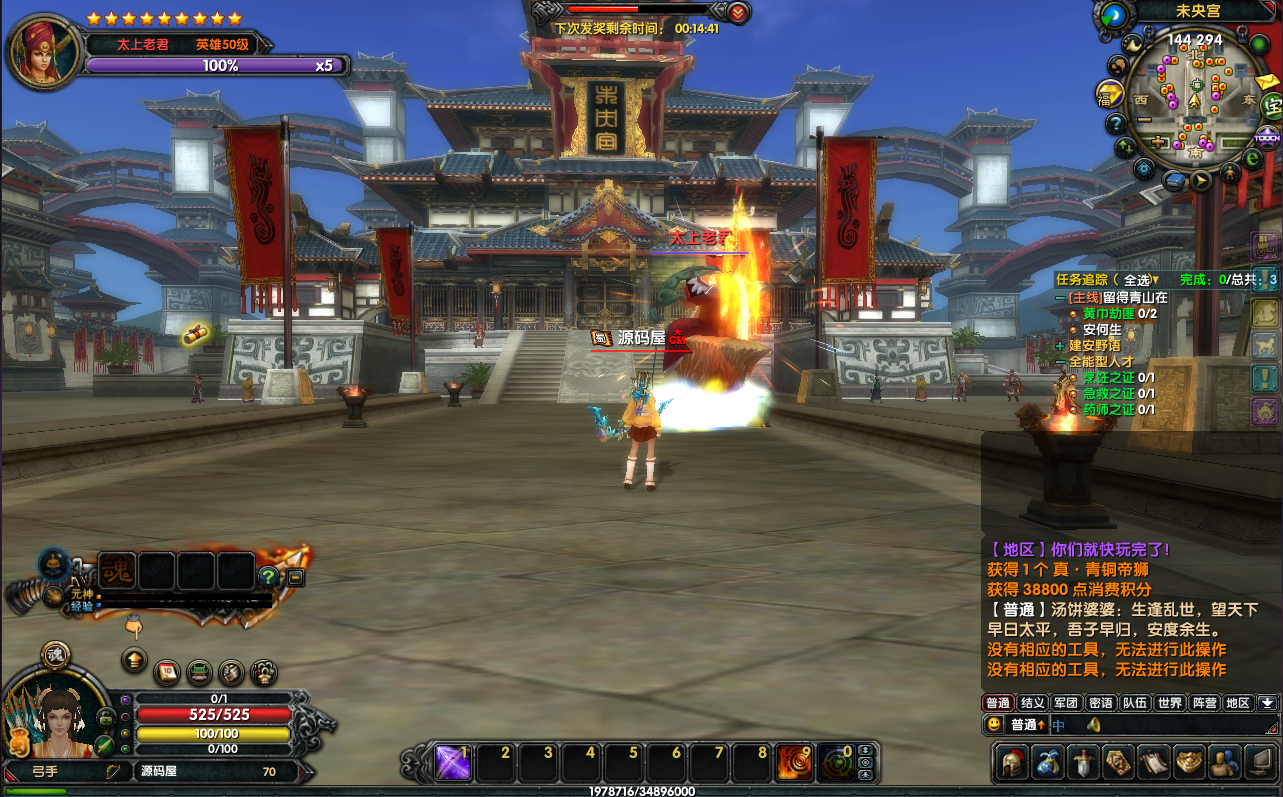Open the question mark help icon by minimap
Image resolution: width=1283 pixels, height=797 pixels.
1116,124
